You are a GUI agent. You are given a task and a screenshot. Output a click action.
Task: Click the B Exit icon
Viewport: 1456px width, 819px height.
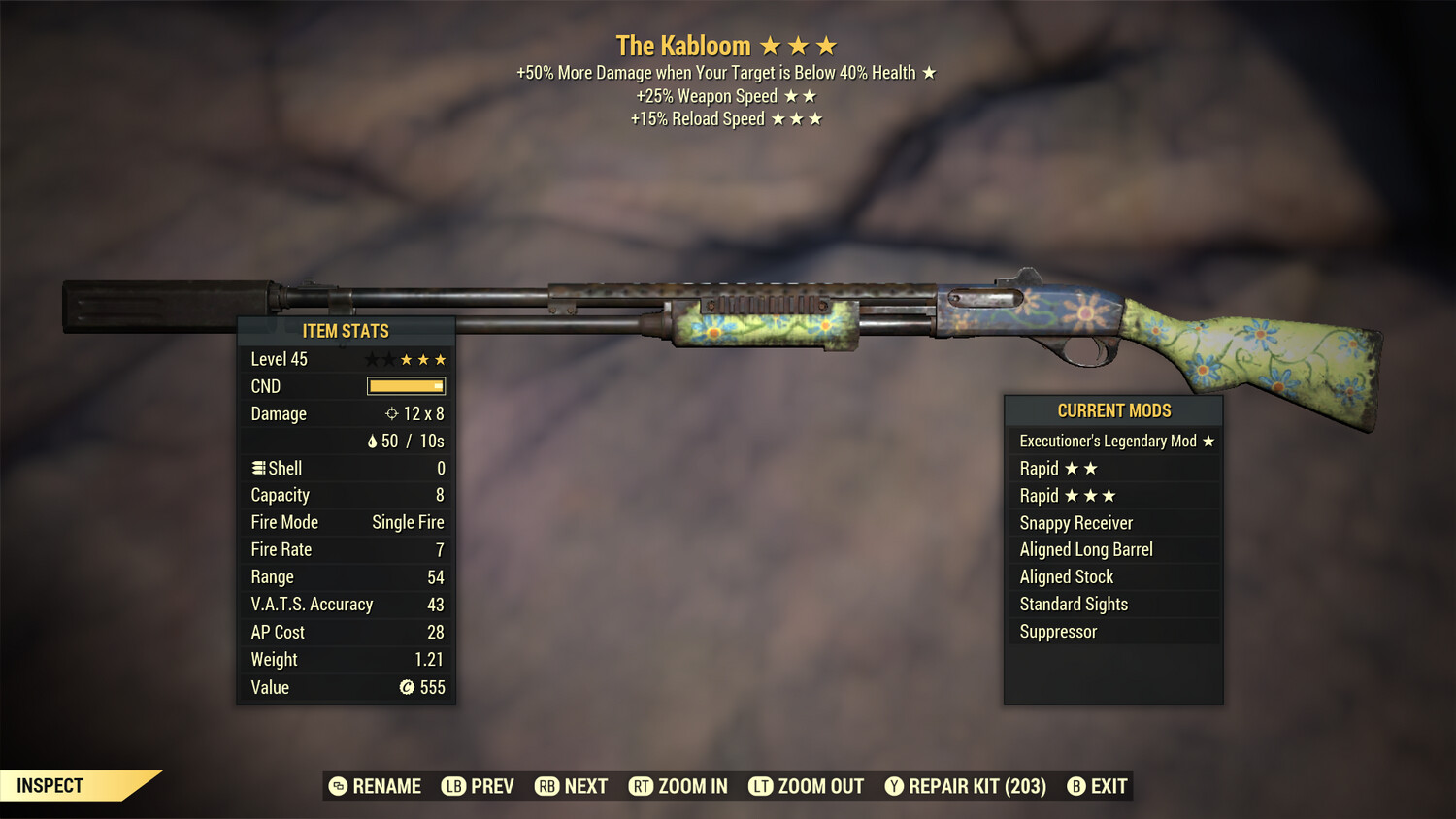[1075, 786]
